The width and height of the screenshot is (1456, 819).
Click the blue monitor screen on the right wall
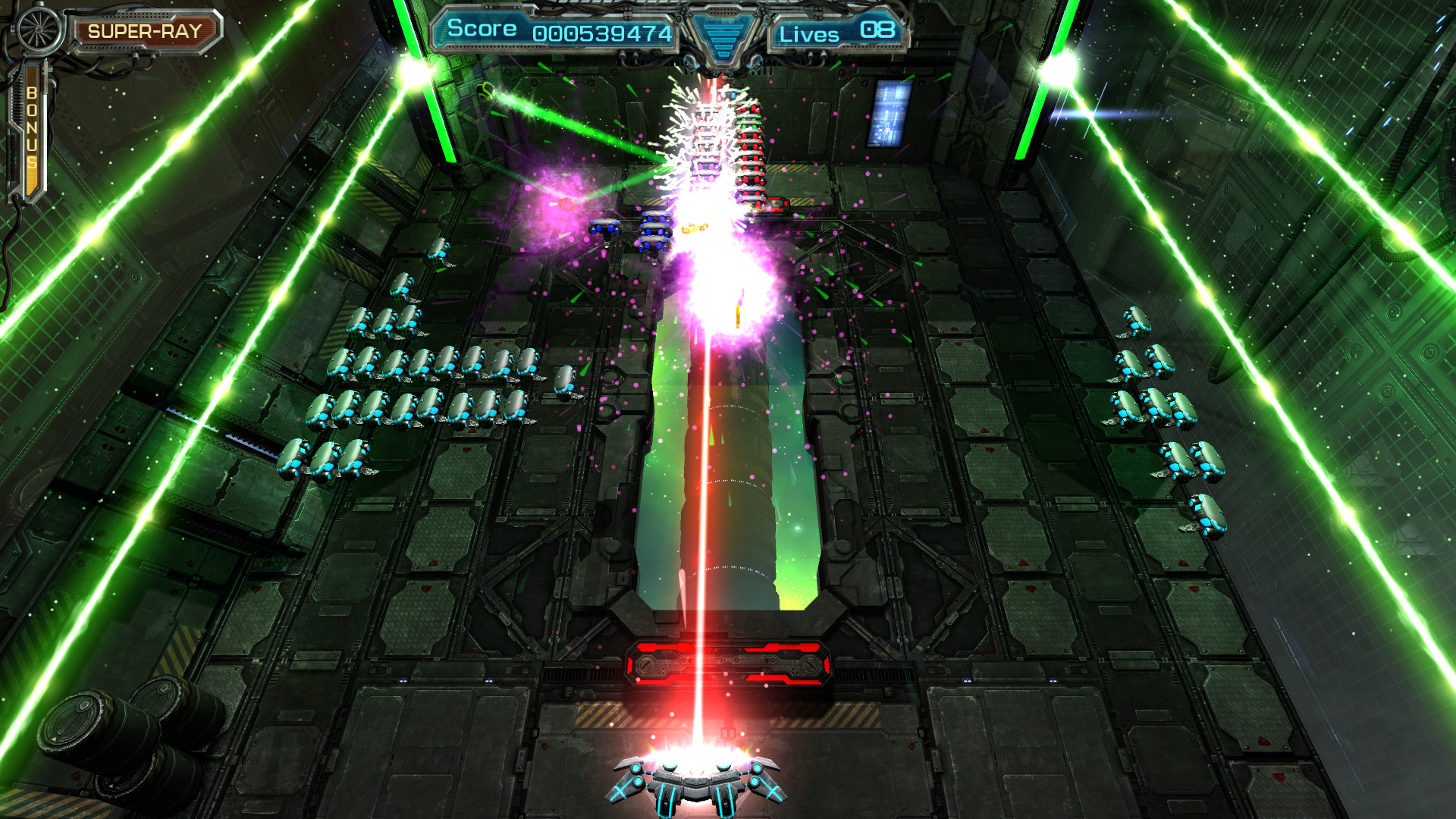tap(889, 114)
